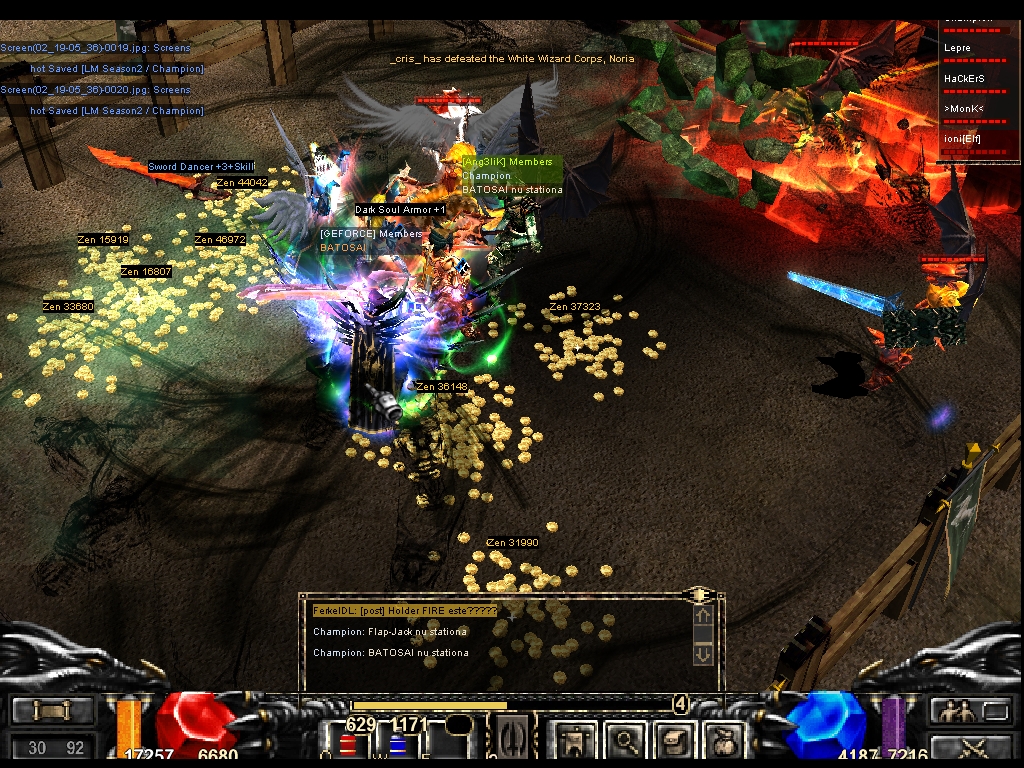
Task: Click the magnifying glass button
Action: (x=627, y=741)
